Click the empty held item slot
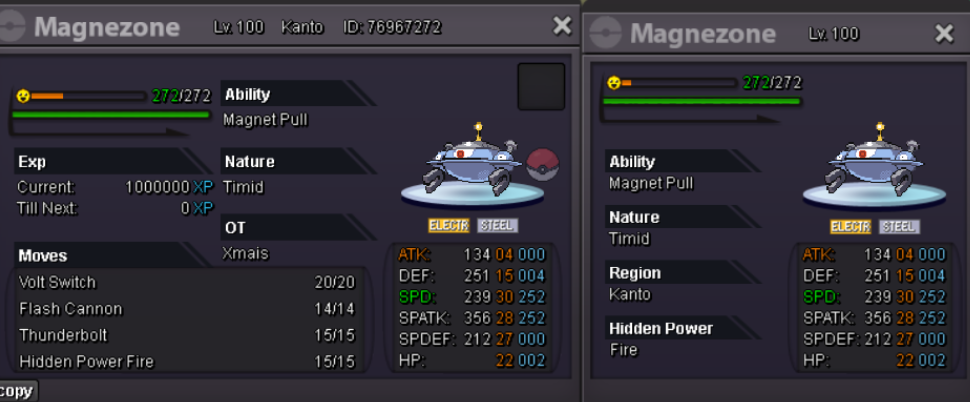 coord(541,87)
